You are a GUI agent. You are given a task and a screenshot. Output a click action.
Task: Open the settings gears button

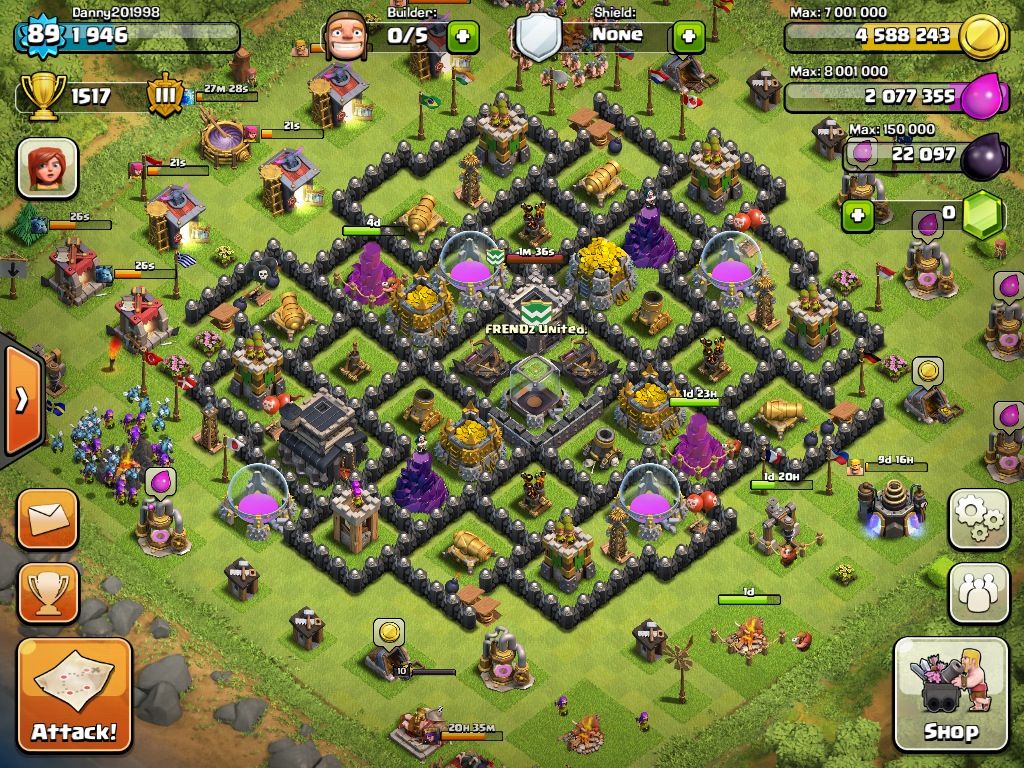click(978, 518)
